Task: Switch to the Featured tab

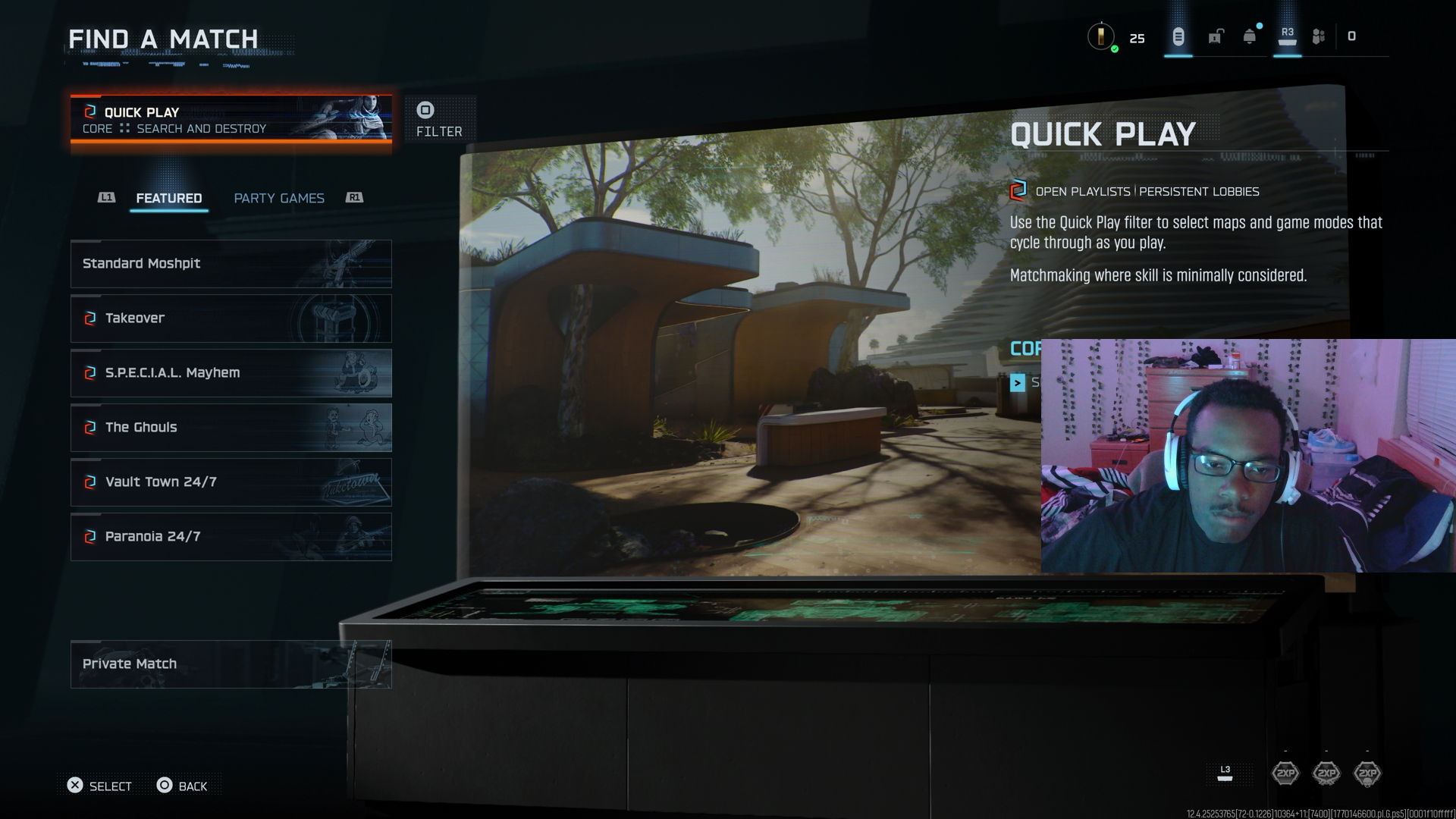Action: coord(168,198)
